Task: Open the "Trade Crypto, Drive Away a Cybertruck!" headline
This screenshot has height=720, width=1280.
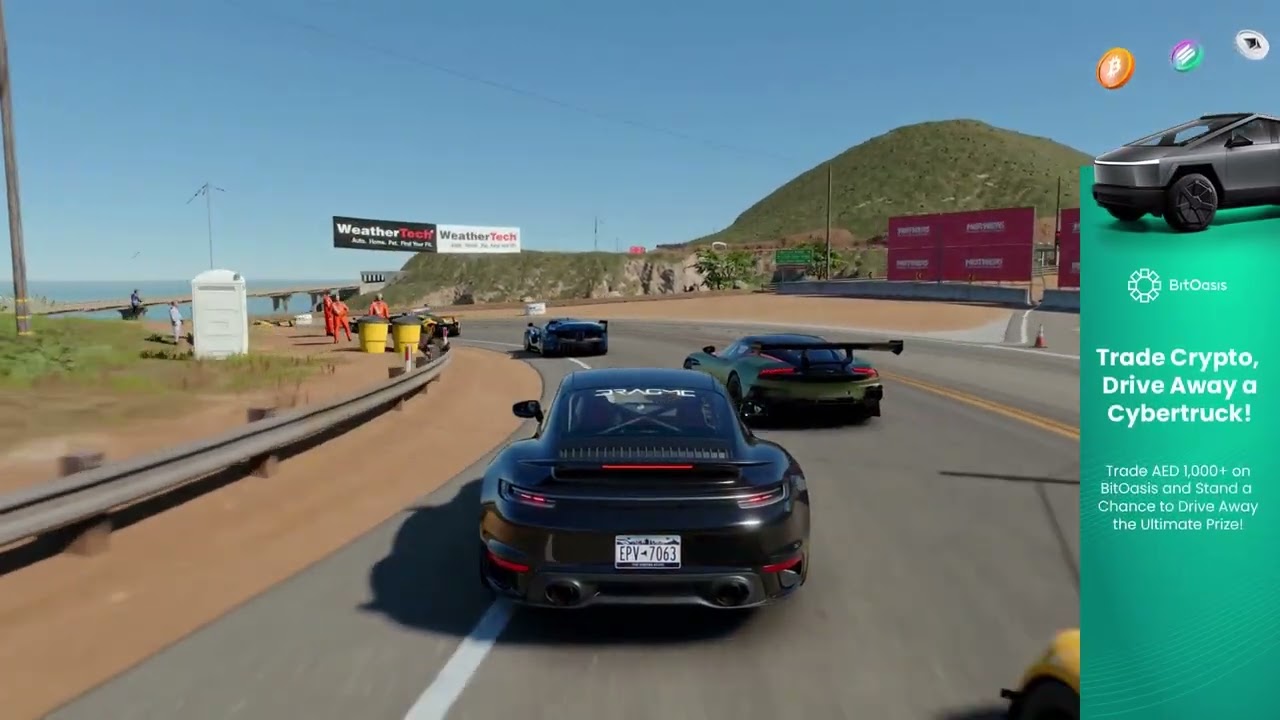Action: pos(1177,385)
